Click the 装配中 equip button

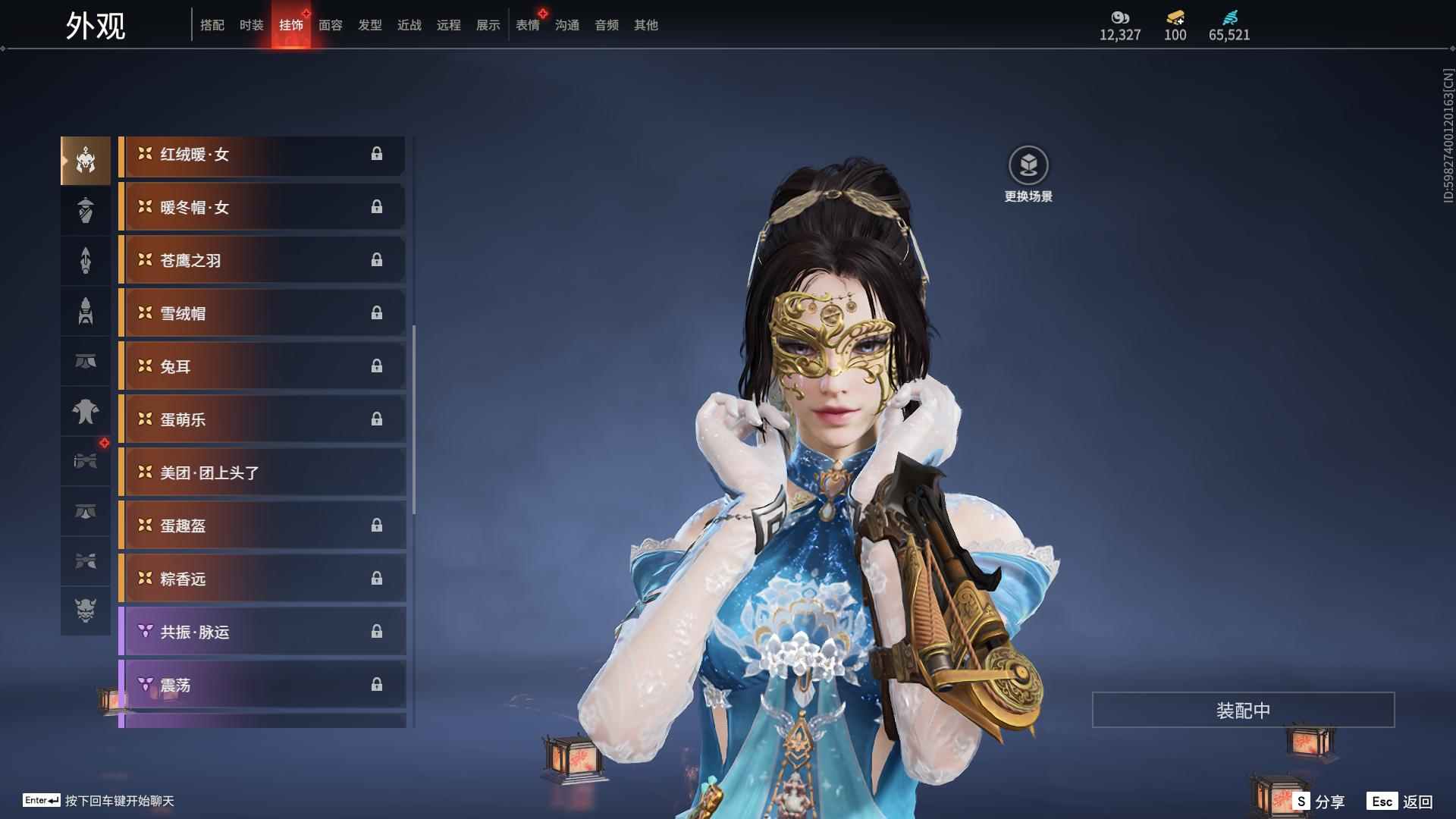1243,710
